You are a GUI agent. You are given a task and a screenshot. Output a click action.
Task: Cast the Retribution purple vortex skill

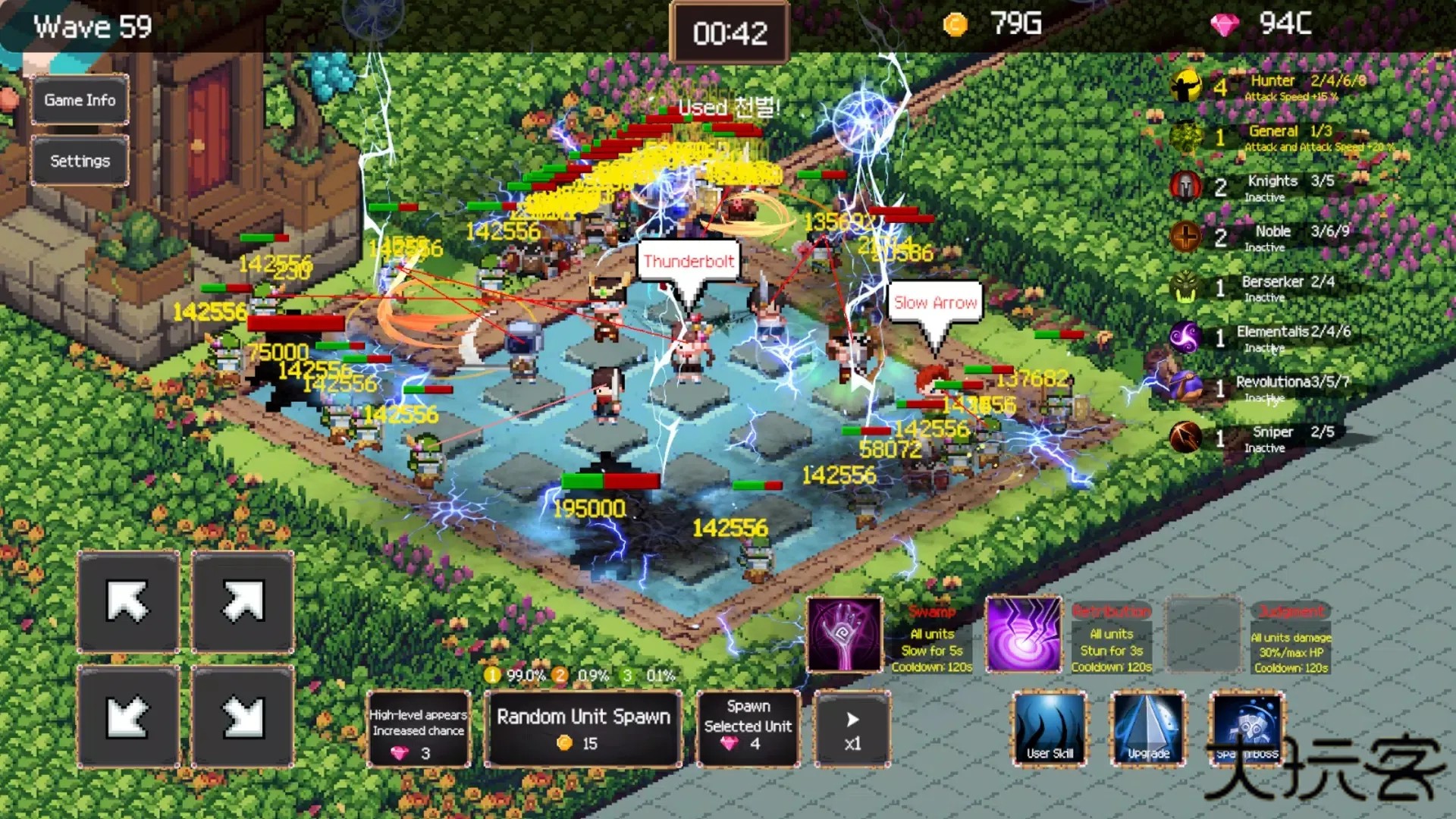[1023, 635]
